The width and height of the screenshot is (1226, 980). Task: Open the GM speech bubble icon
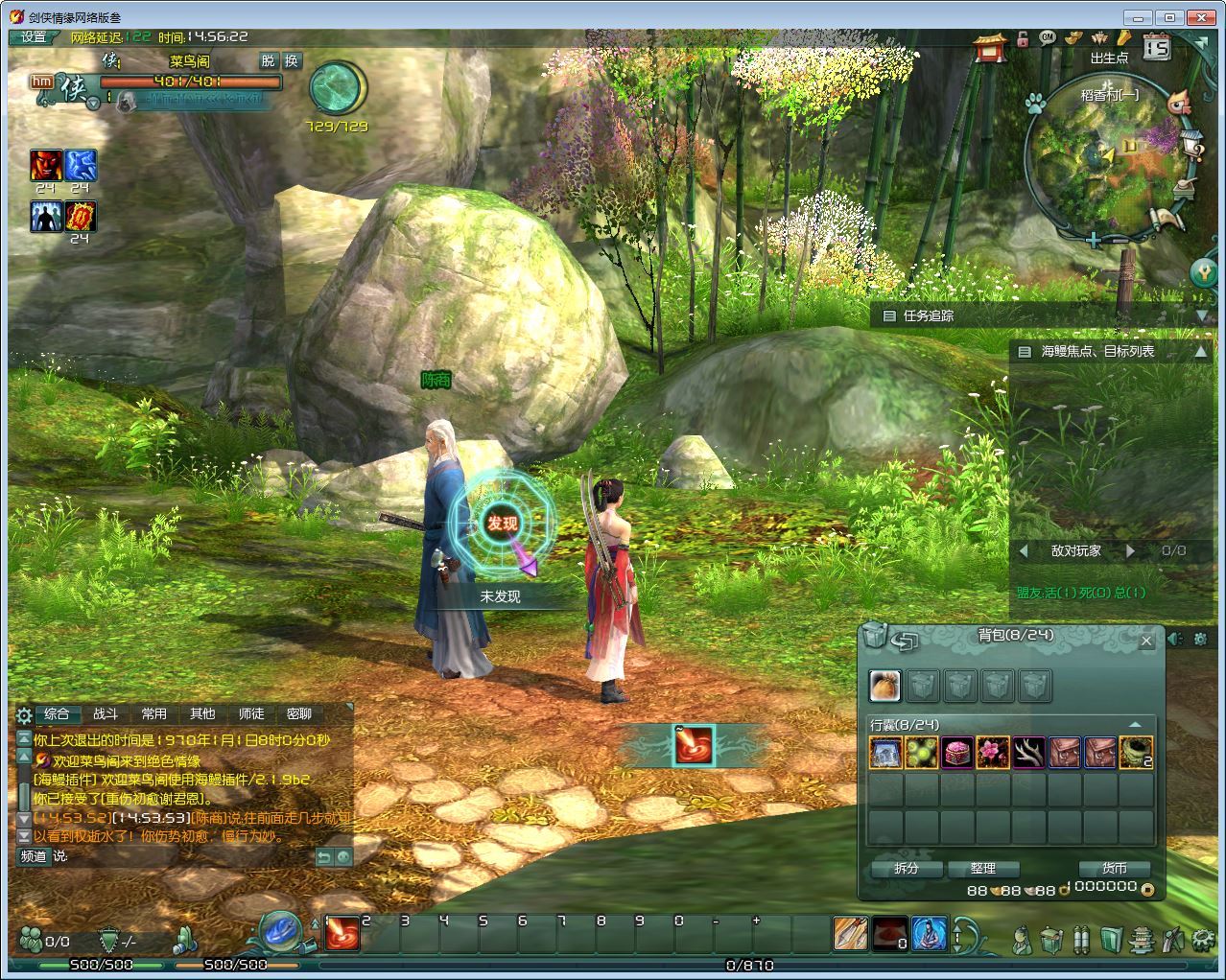point(1047,37)
